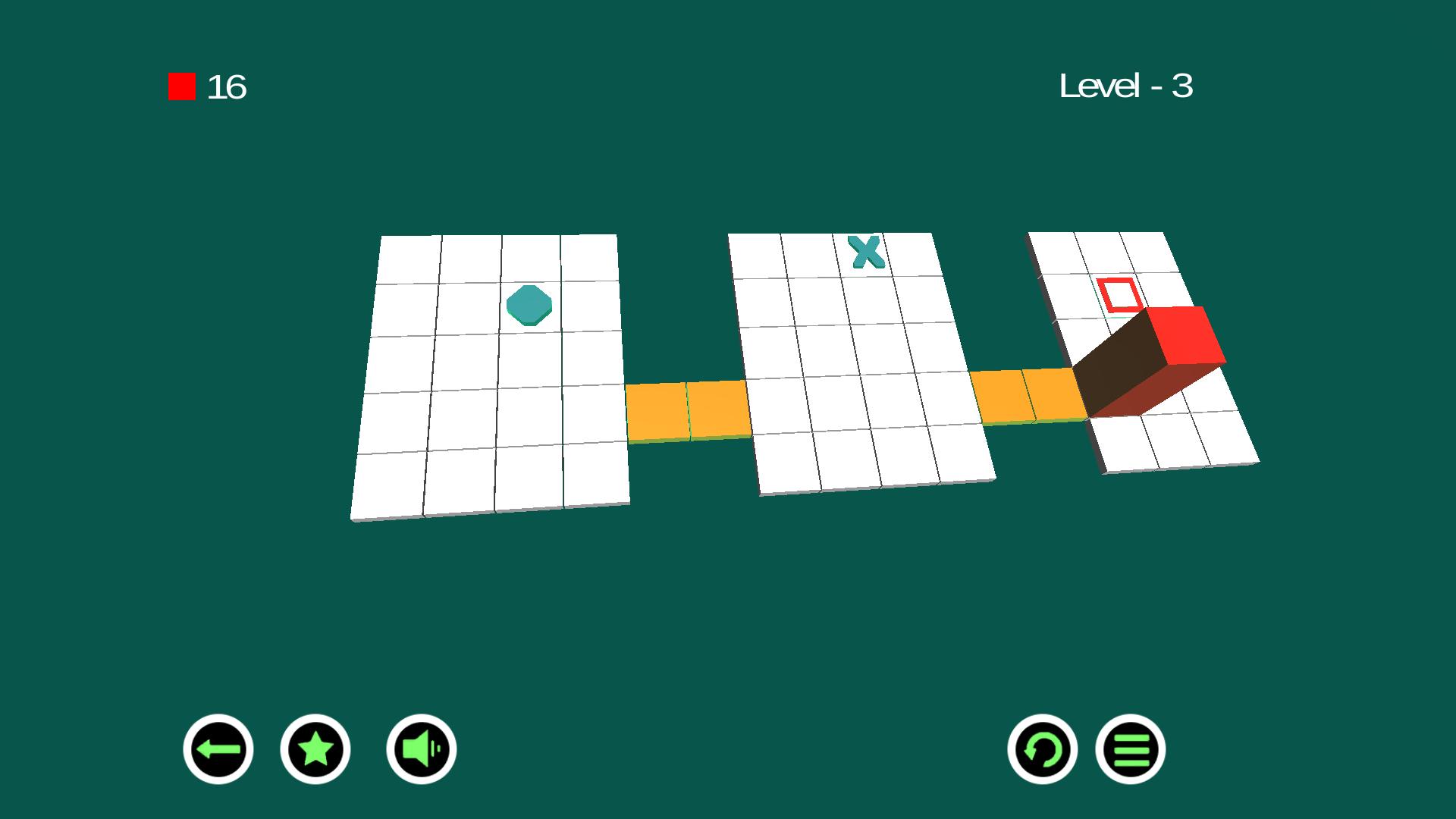The image size is (1456, 819).
Task: Select the Level - 3 header
Action: pos(1126,86)
